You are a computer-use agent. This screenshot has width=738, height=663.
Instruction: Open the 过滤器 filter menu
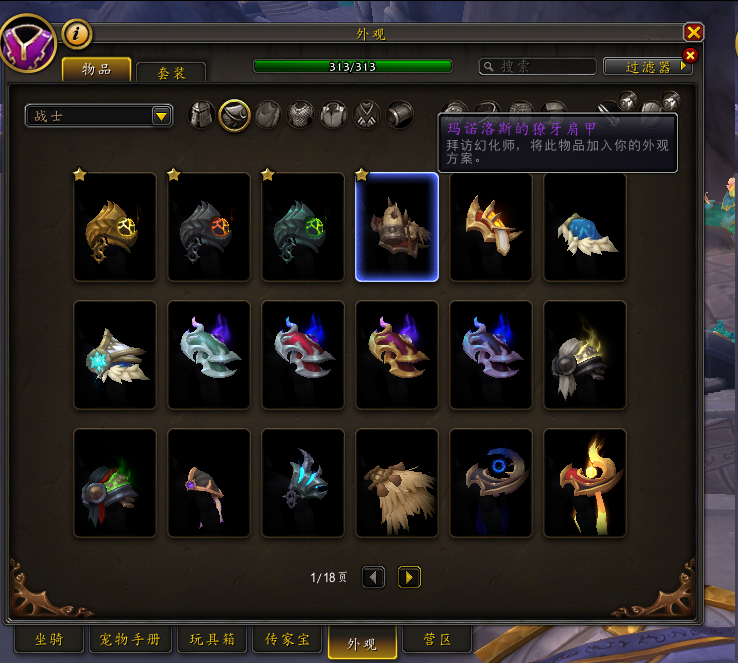coord(647,66)
